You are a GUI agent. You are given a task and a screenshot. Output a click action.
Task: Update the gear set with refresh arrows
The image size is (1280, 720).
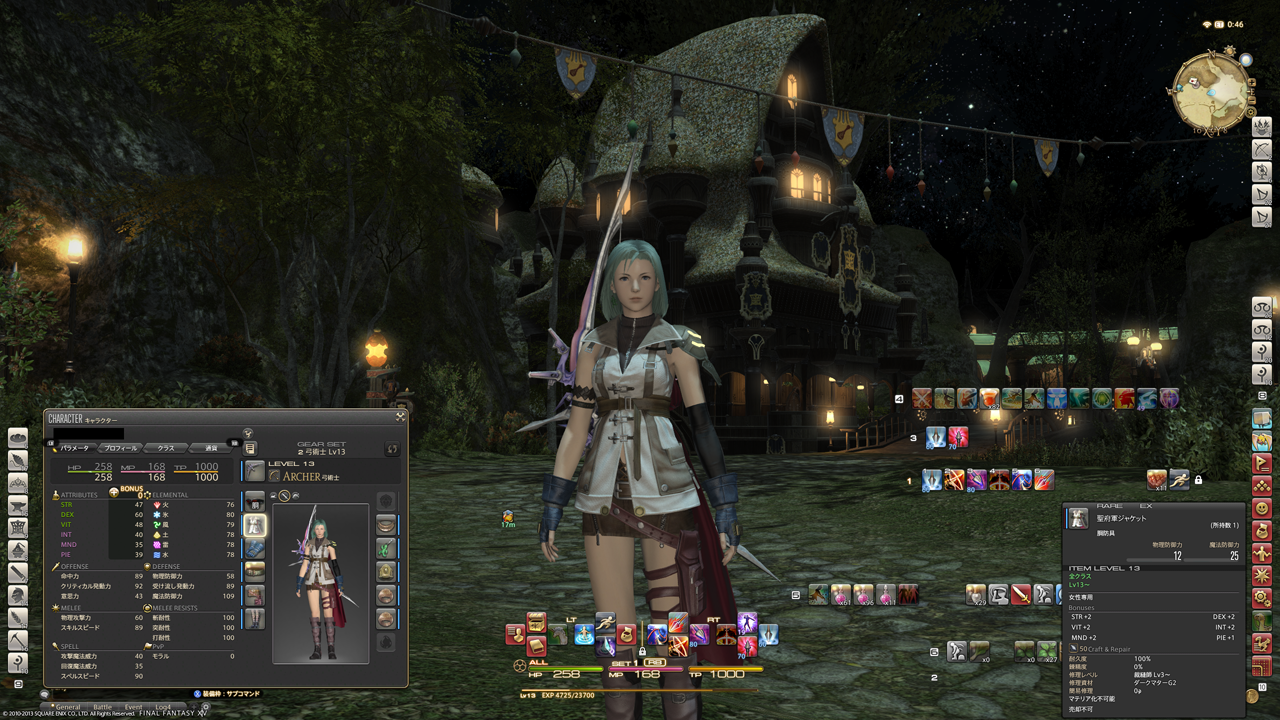(x=392, y=450)
